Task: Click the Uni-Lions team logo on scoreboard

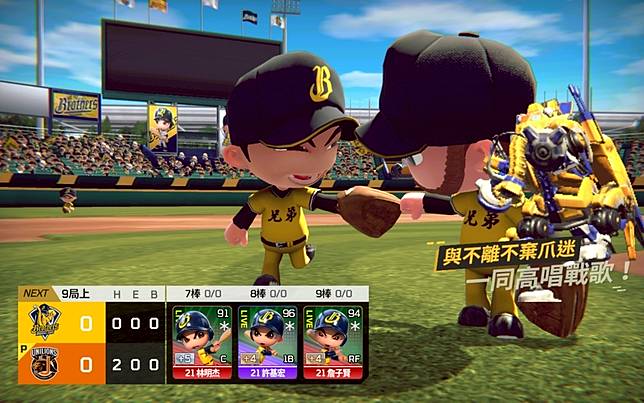Action: coord(44,365)
